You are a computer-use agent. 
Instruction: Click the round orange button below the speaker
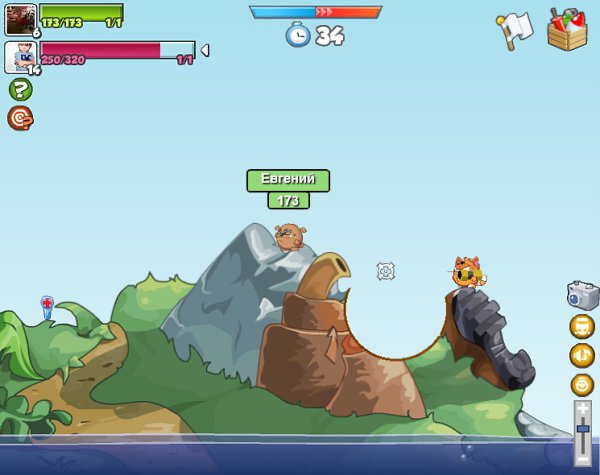pyautogui.click(x=582, y=385)
